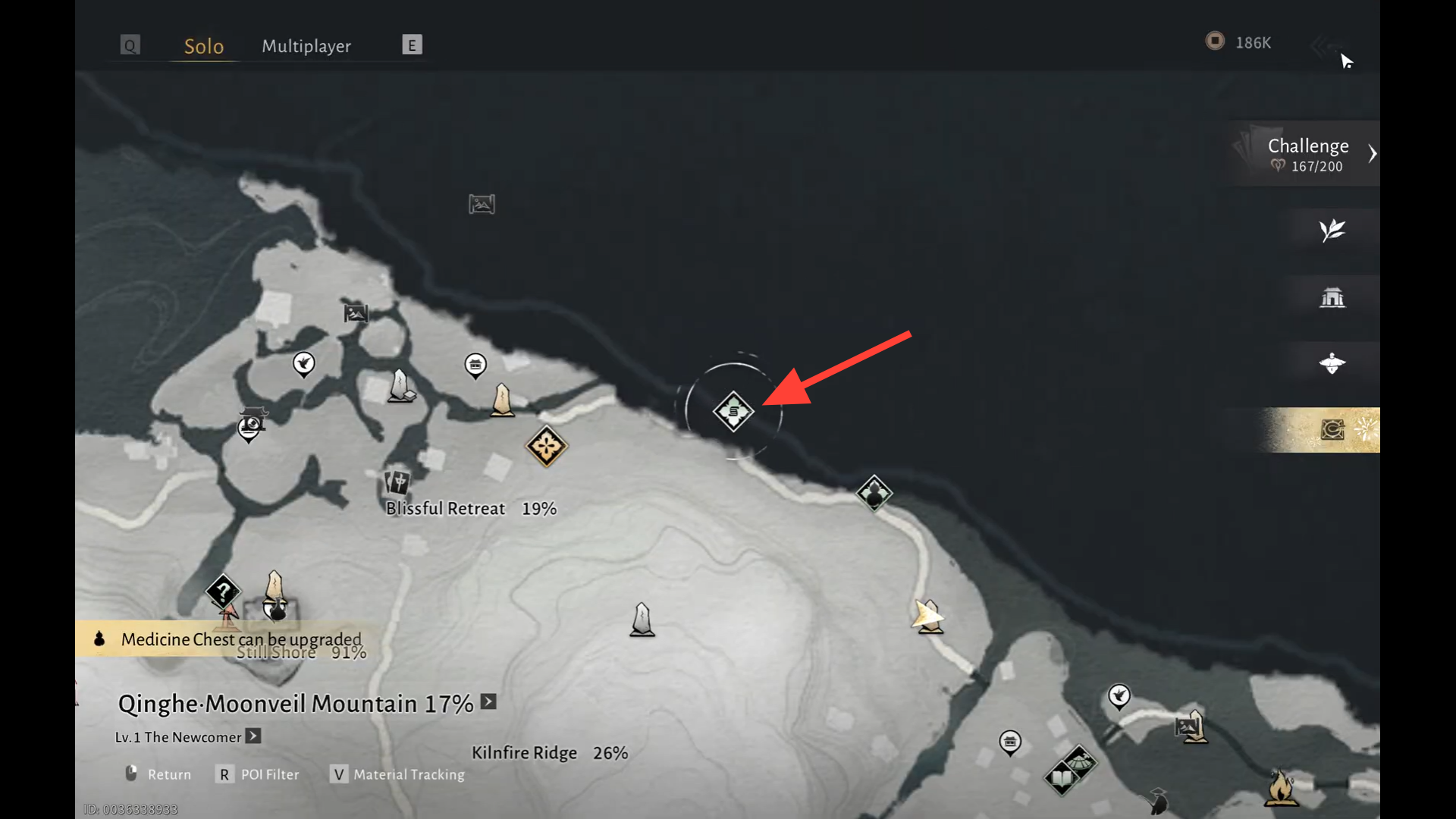
Task: Click the Blissful Retreat area label
Action: point(445,509)
